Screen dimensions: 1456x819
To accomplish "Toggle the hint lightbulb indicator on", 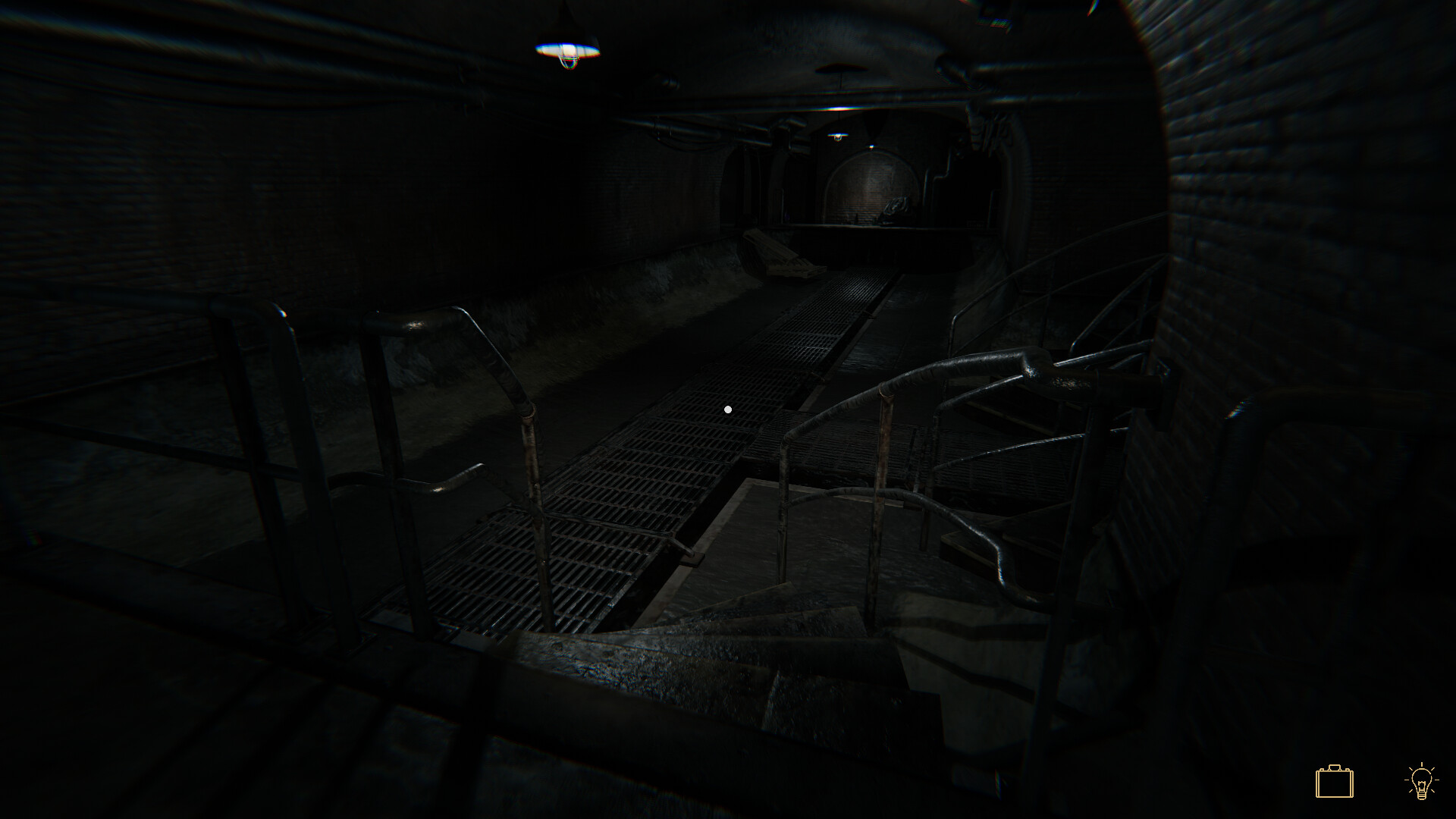I will pos(1420,780).
